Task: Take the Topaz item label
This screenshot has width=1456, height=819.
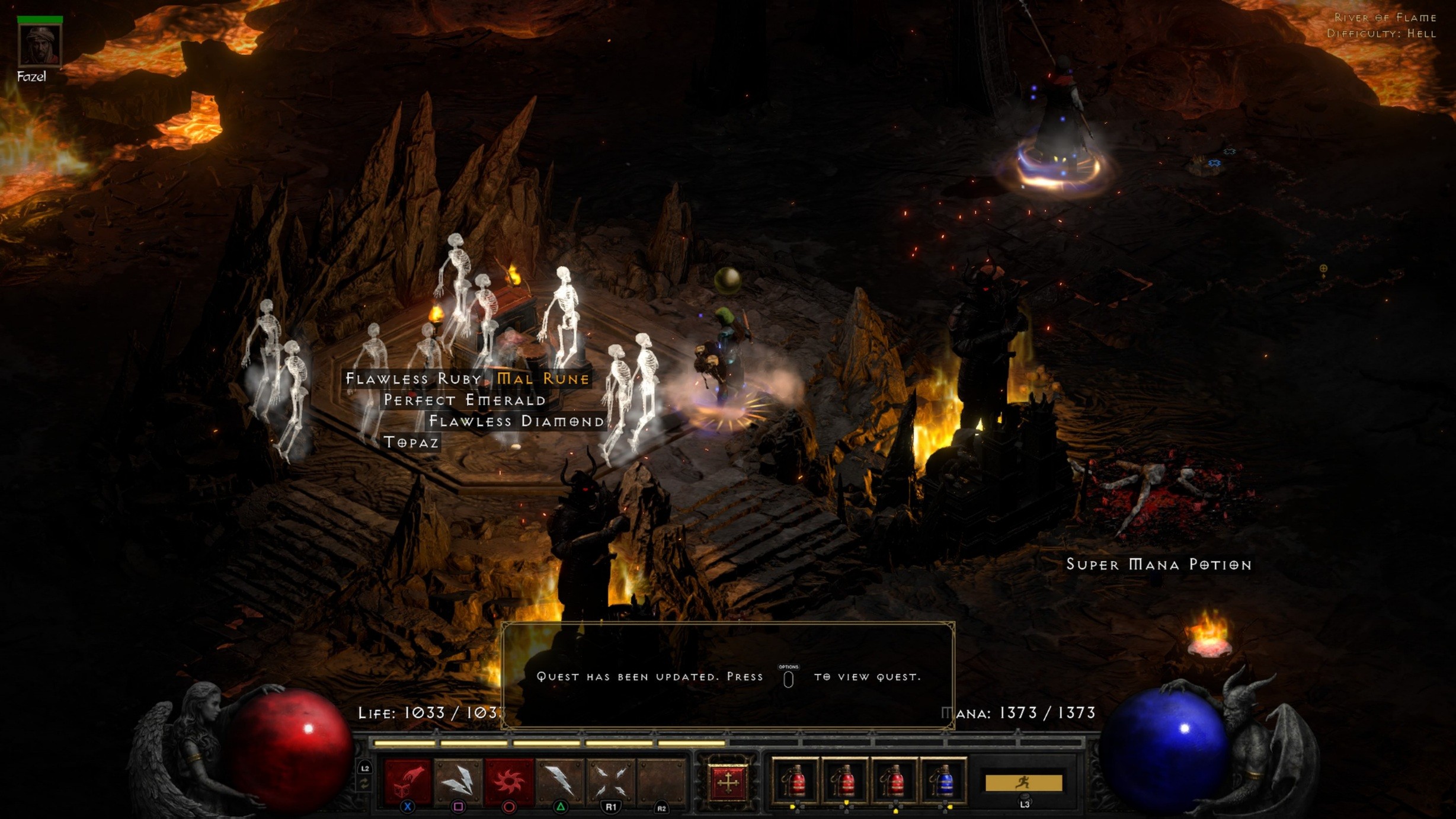Action: (411, 442)
